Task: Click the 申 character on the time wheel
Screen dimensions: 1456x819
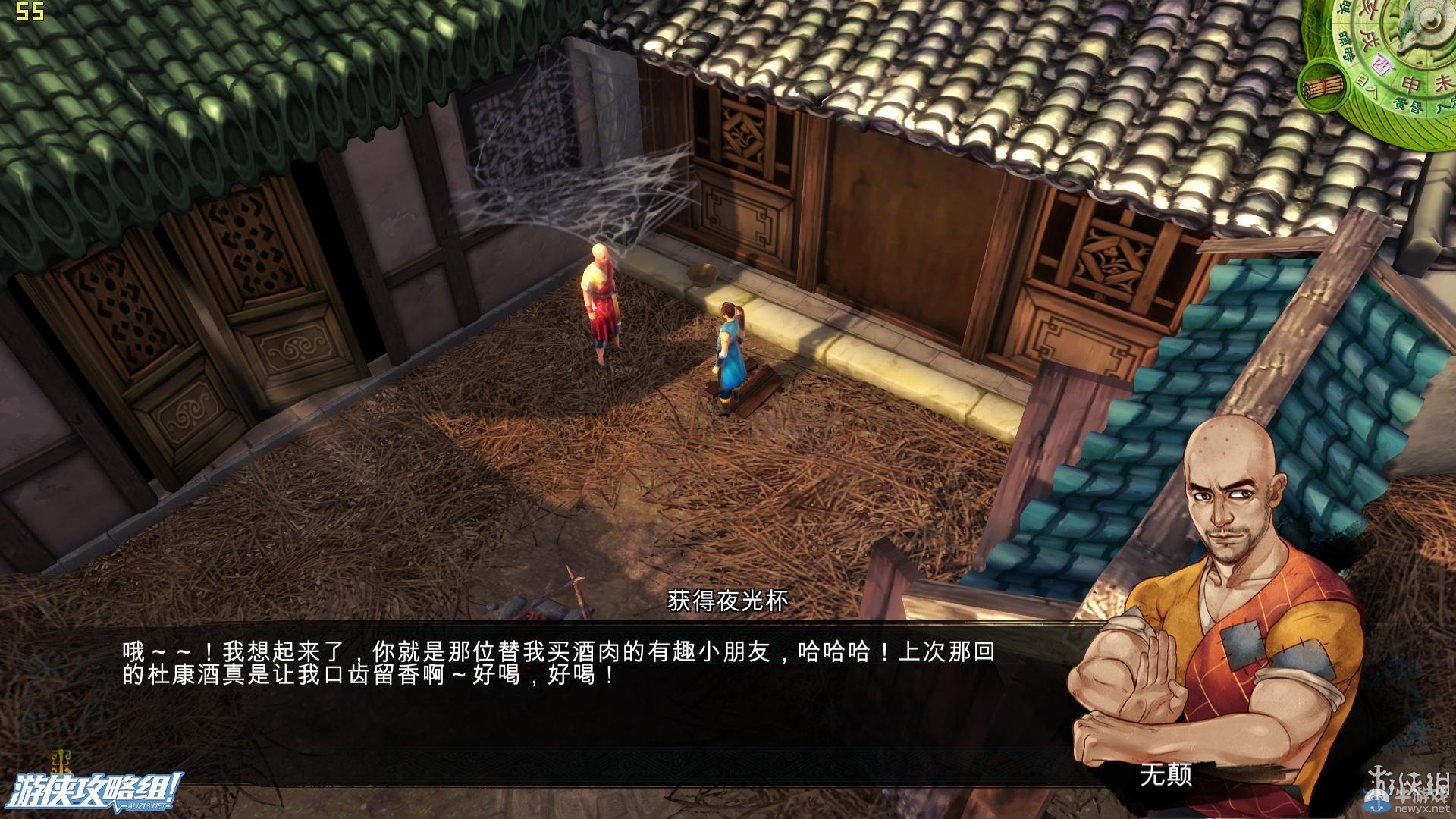Action: 1409,83
